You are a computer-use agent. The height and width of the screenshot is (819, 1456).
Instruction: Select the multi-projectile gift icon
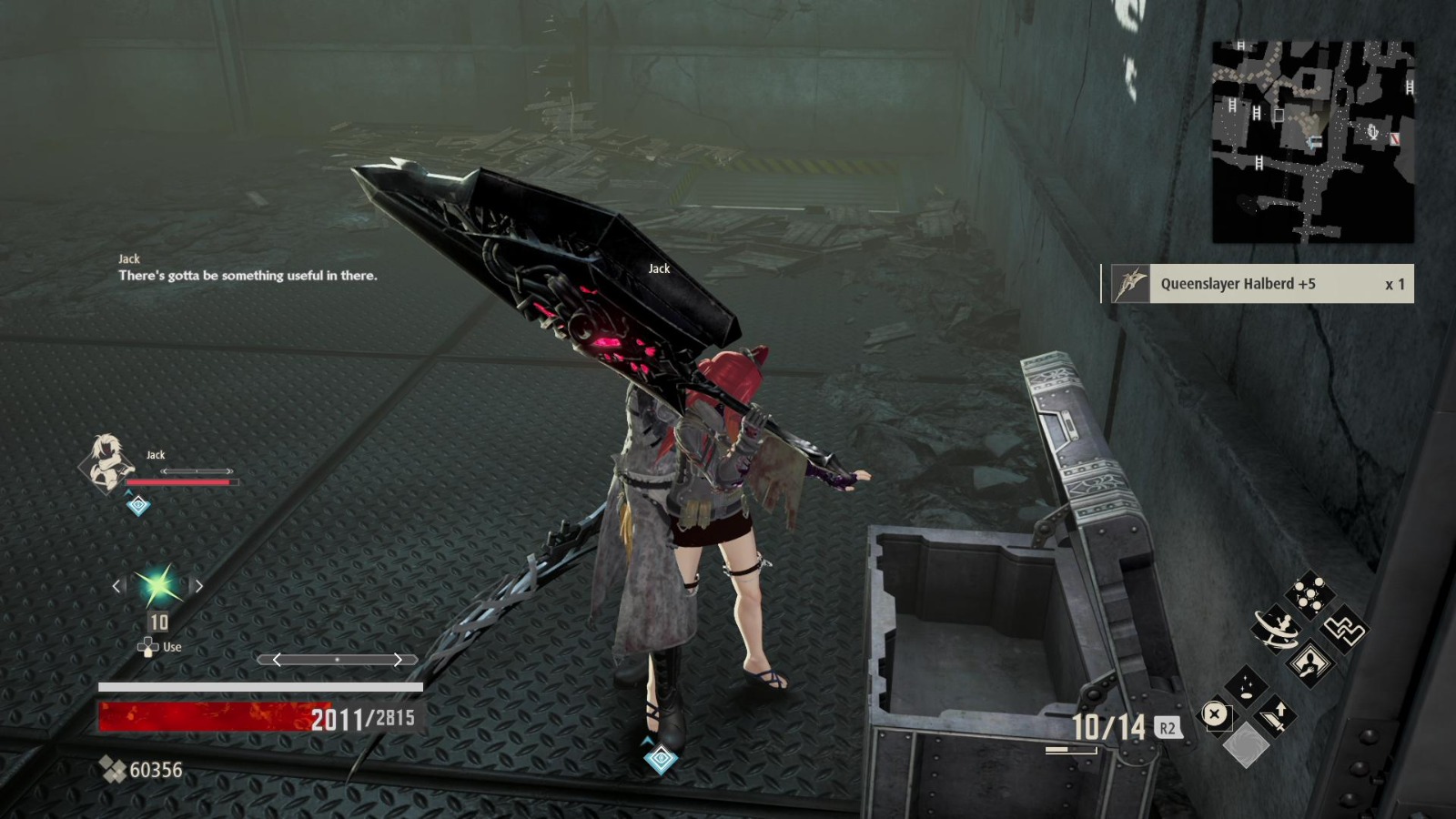tap(1309, 593)
